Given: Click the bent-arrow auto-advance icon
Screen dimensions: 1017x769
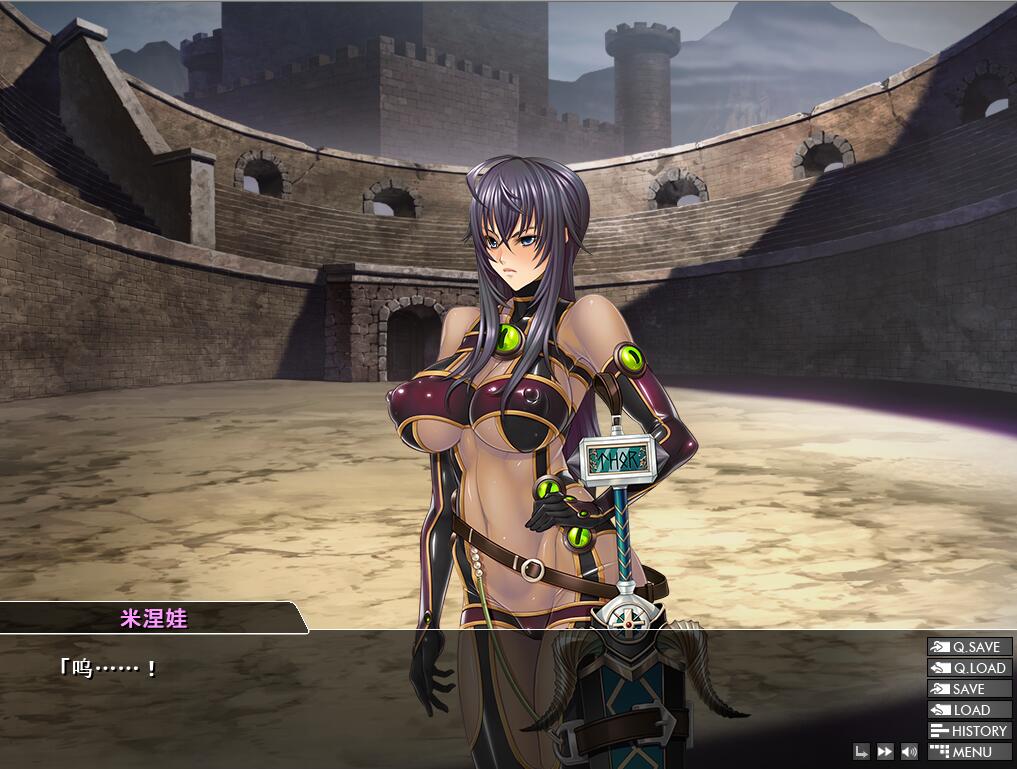Looking at the screenshot, I should point(861,752).
